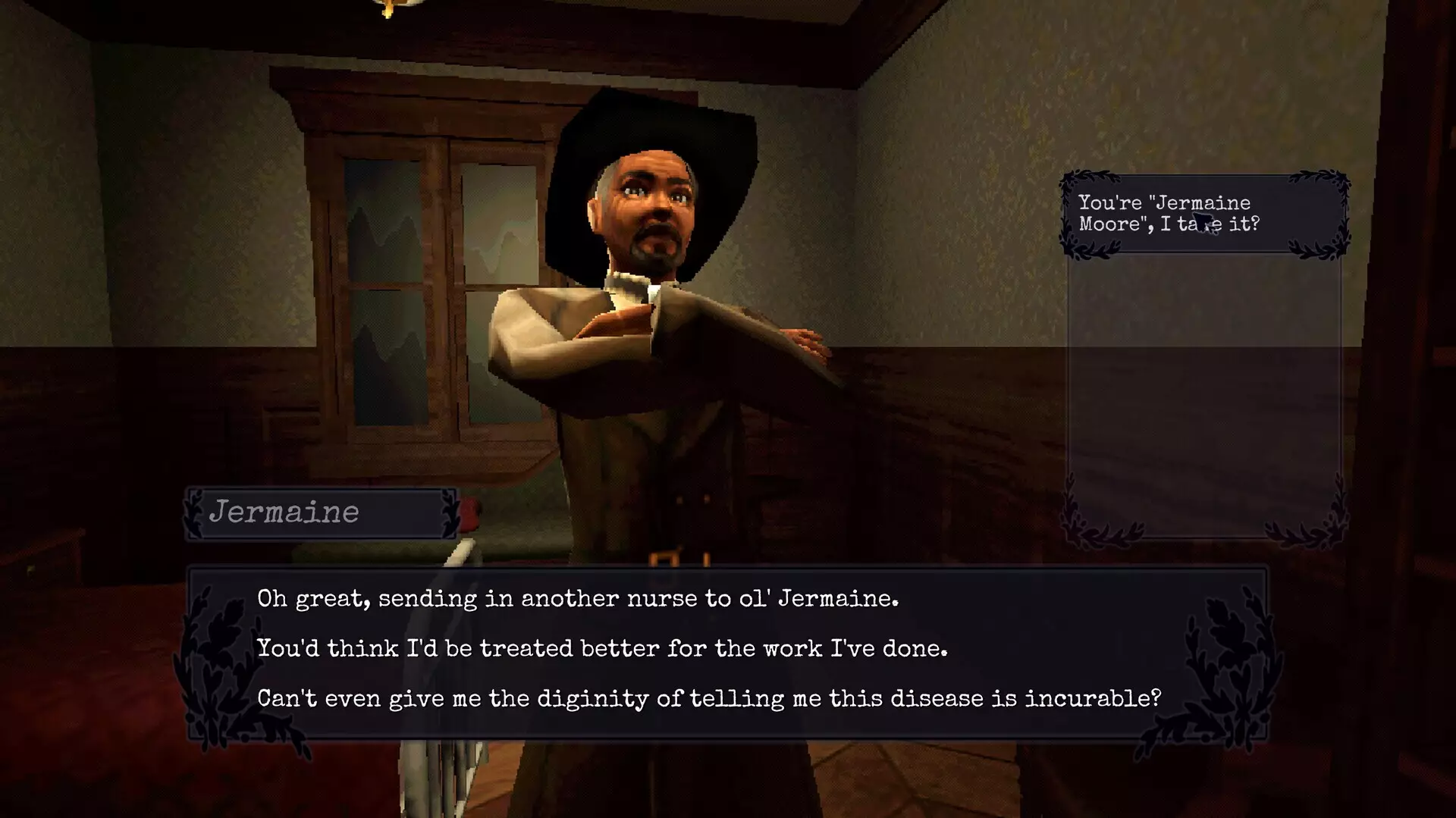This screenshot has width=1456, height=818.
Task: Choose the "You're Jermaine Moore, I take it?" reply
Action: [x=1168, y=213]
